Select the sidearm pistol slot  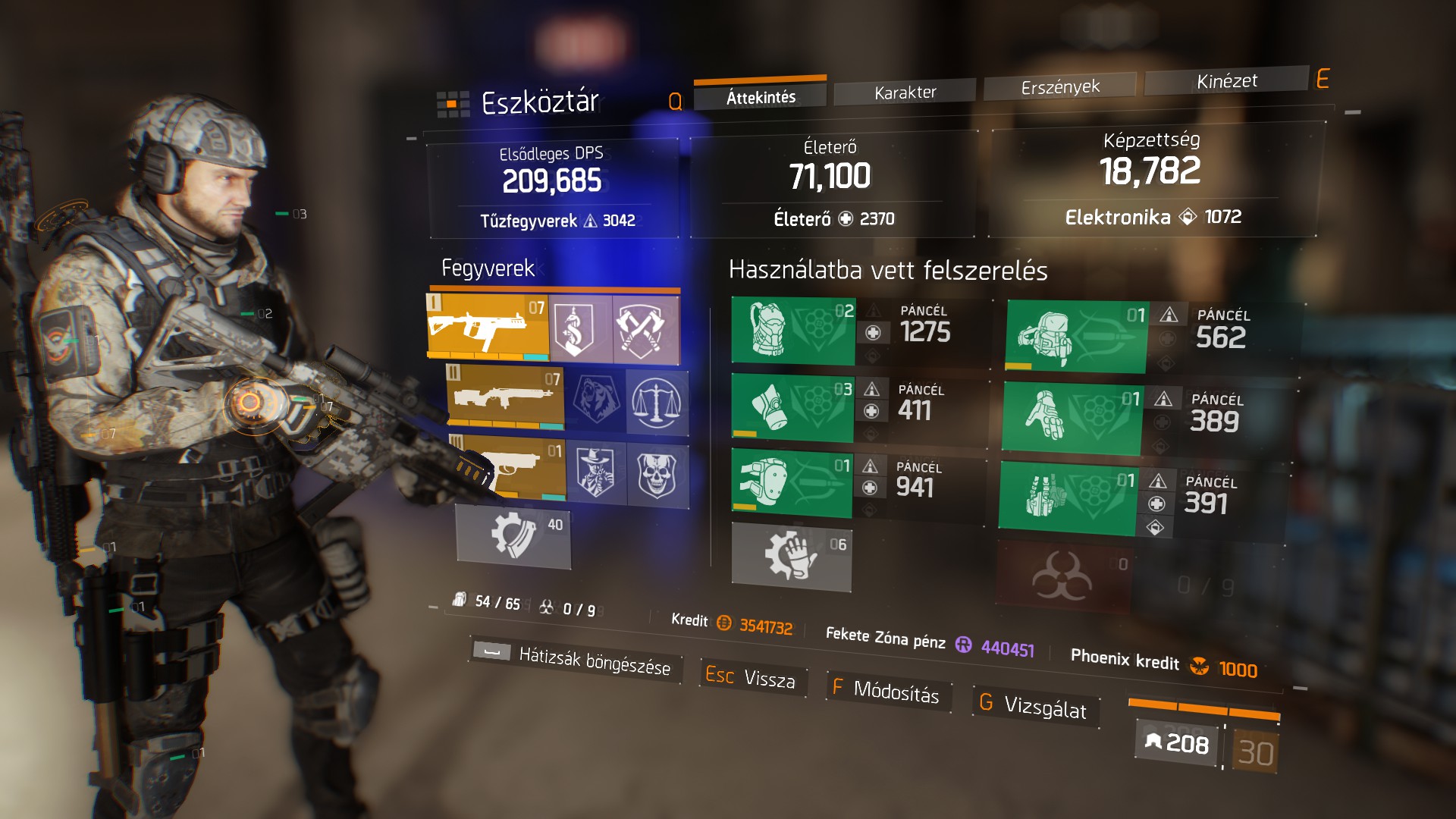coord(509,467)
